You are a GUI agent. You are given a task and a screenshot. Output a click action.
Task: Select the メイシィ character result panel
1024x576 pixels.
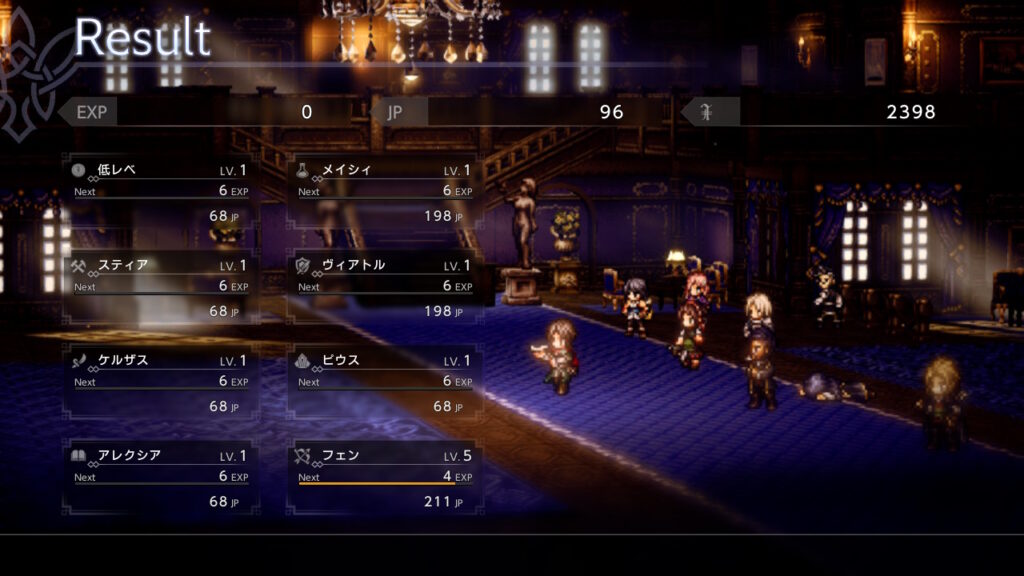(x=385, y=192)
